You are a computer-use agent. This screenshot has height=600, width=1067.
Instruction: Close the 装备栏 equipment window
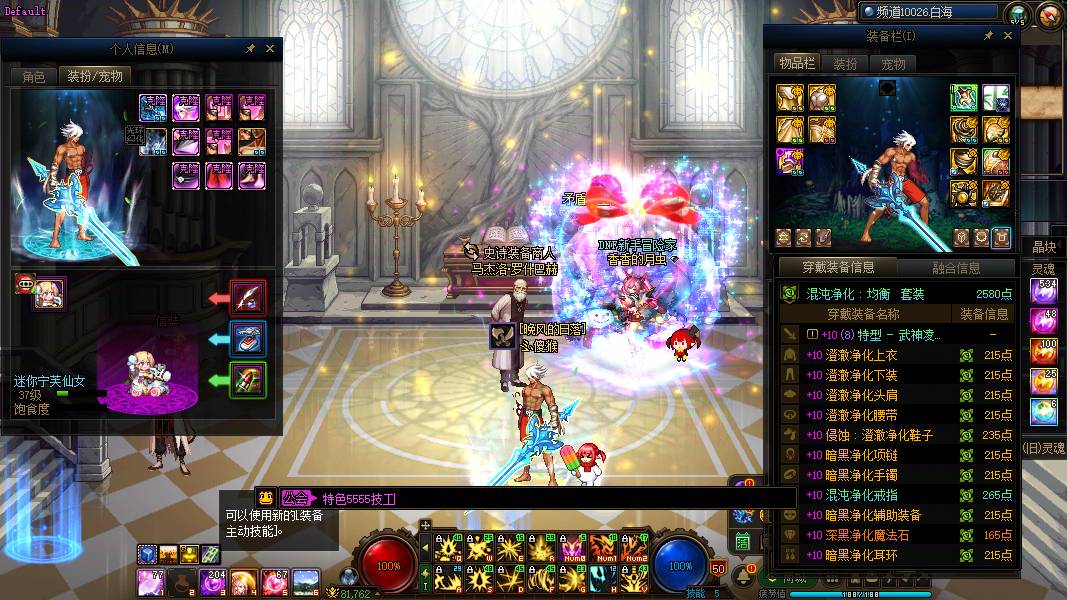(x=1008, y=36)
